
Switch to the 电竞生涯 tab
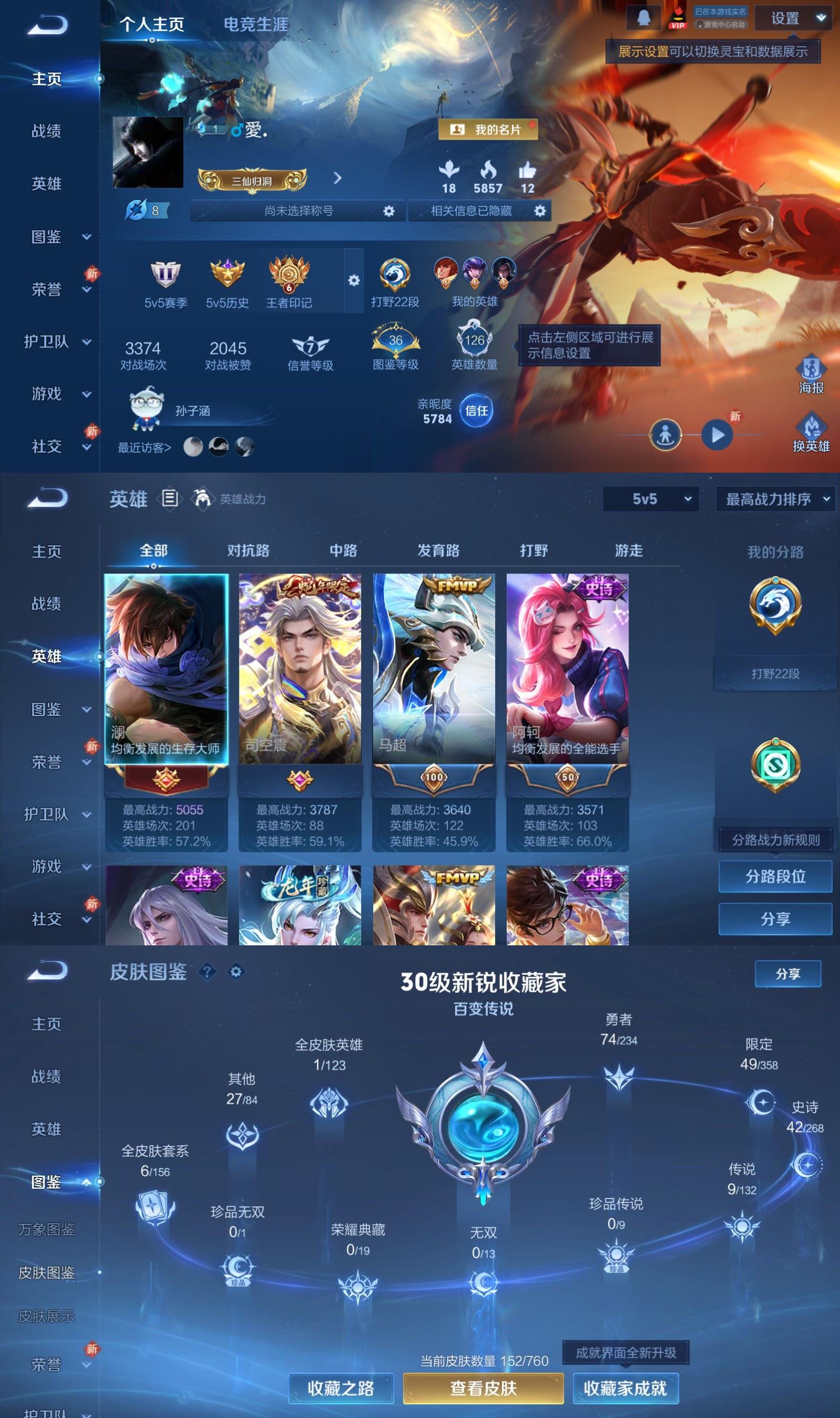[256, 25]
